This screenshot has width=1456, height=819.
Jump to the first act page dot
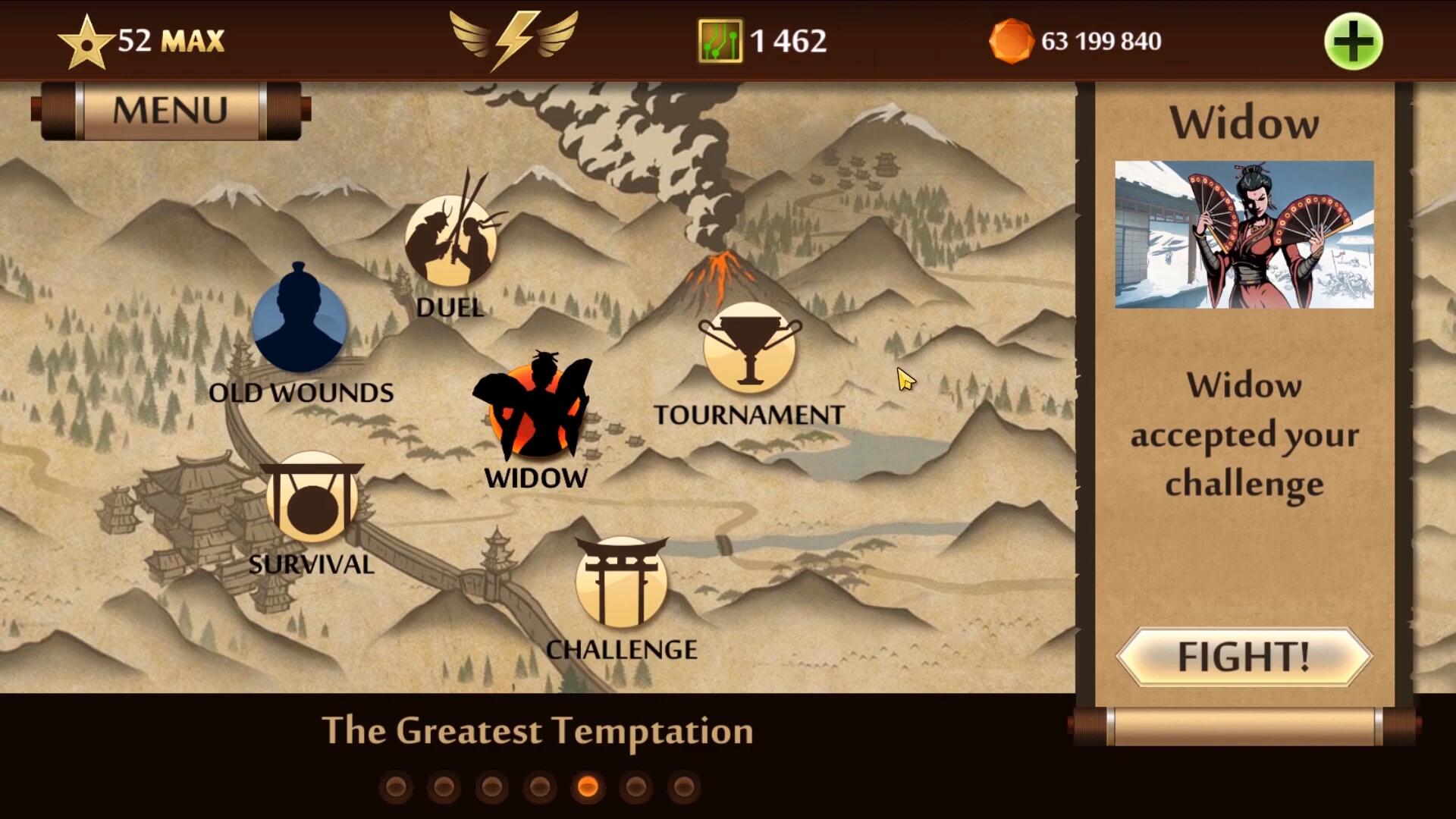(x=395, y=787)
